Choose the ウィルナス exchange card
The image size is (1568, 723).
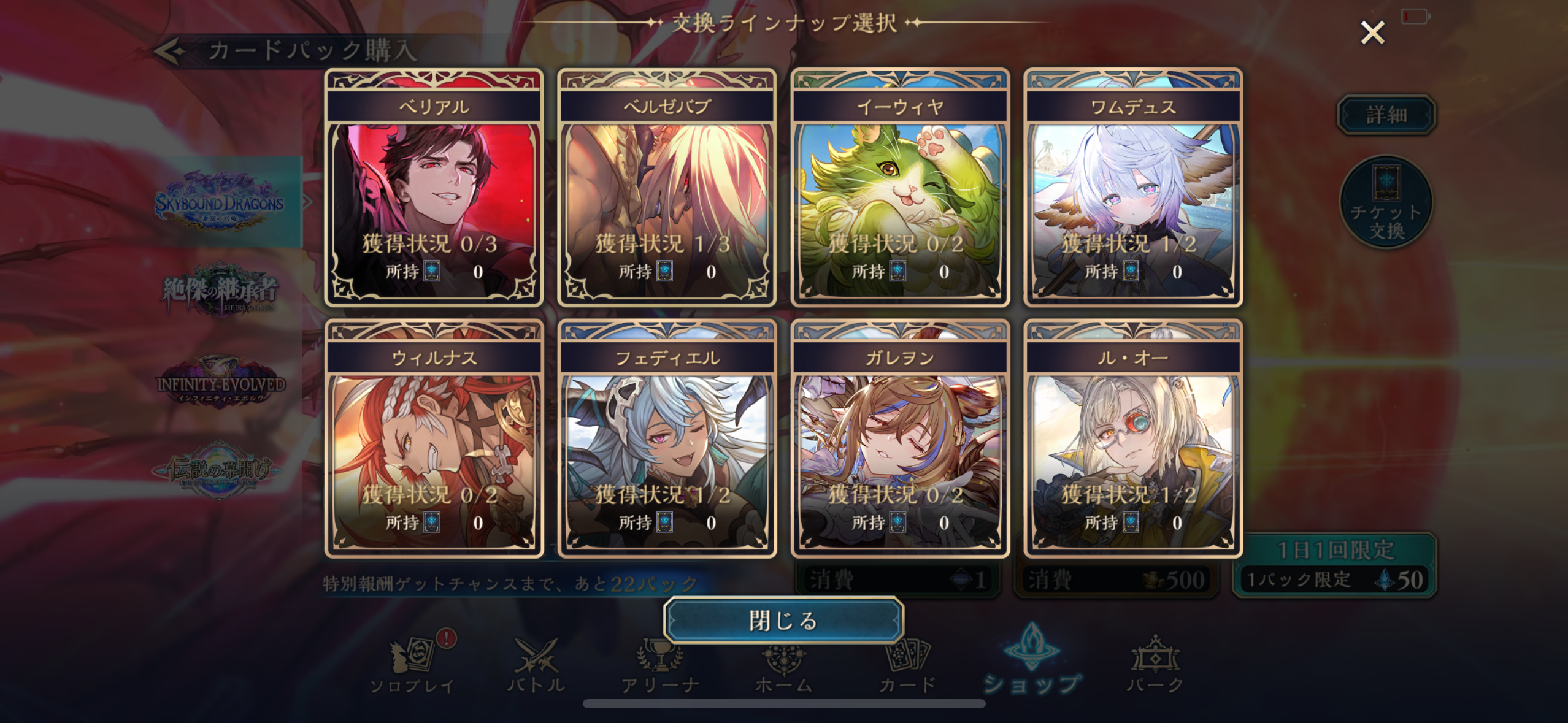tap(434, 439)
